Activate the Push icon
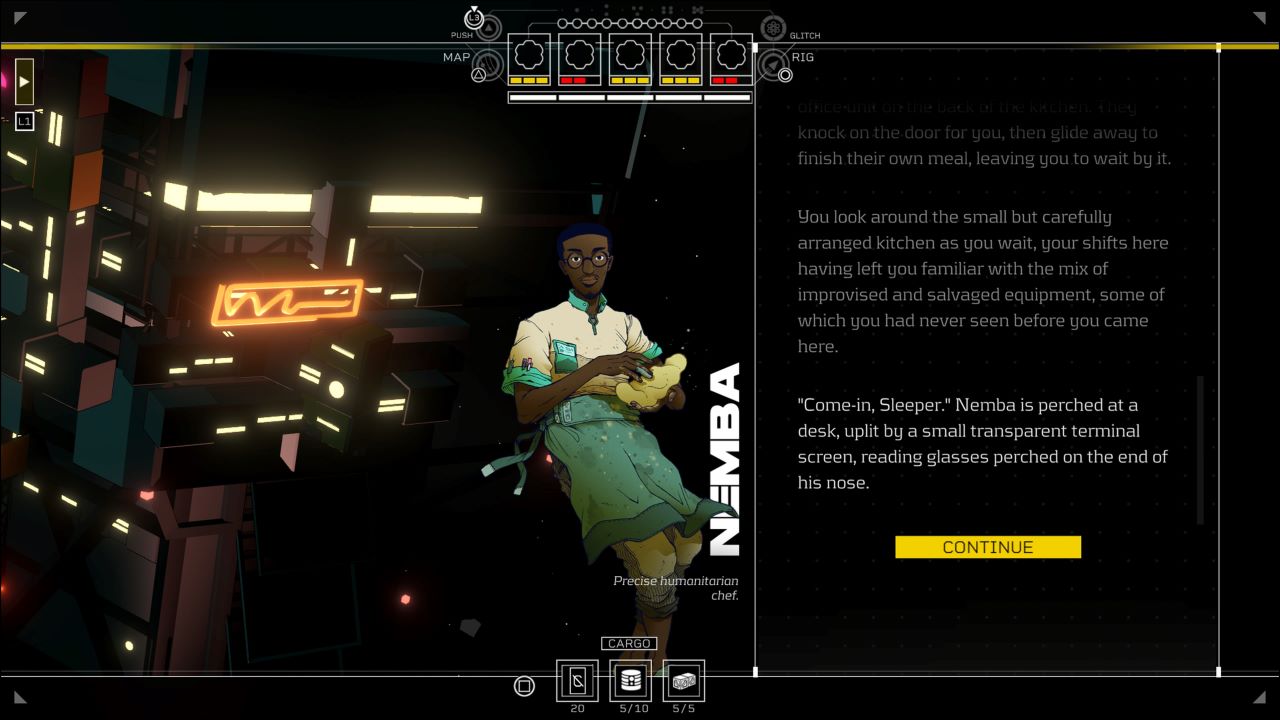Viewport: 1280px width, 720px height. (x=474, y=18)
